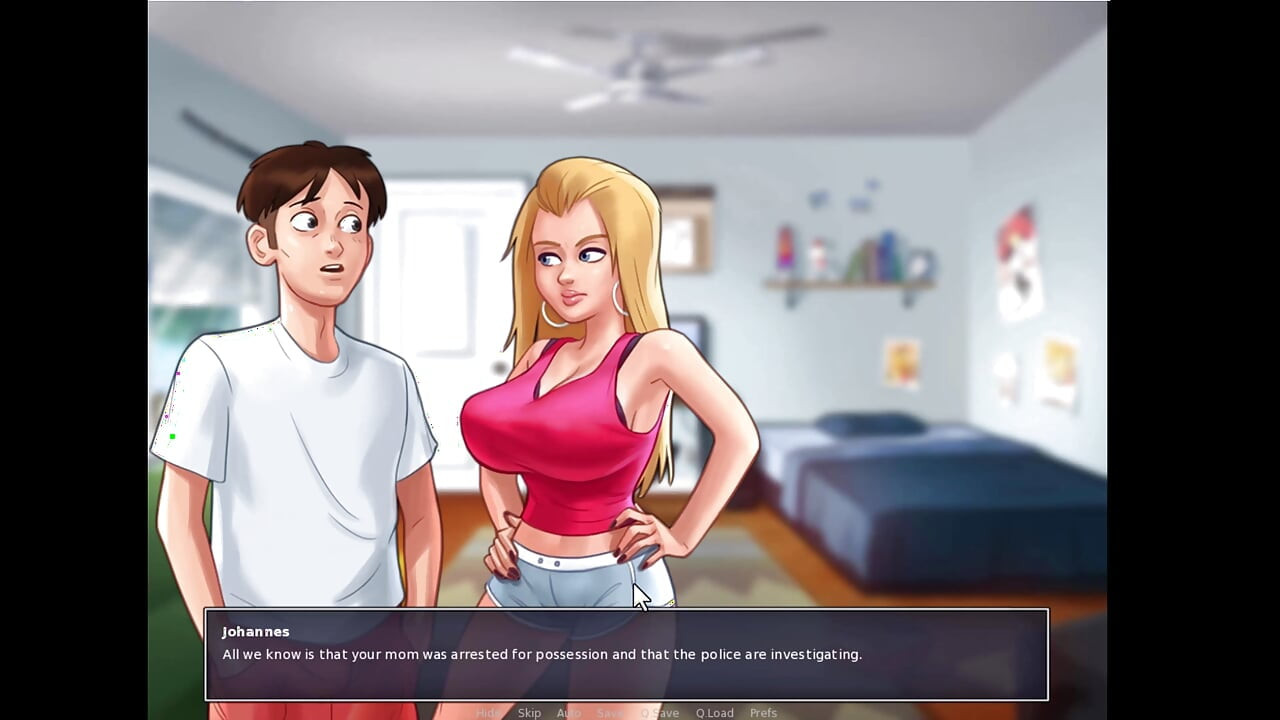Enable Skip mode

529,712
